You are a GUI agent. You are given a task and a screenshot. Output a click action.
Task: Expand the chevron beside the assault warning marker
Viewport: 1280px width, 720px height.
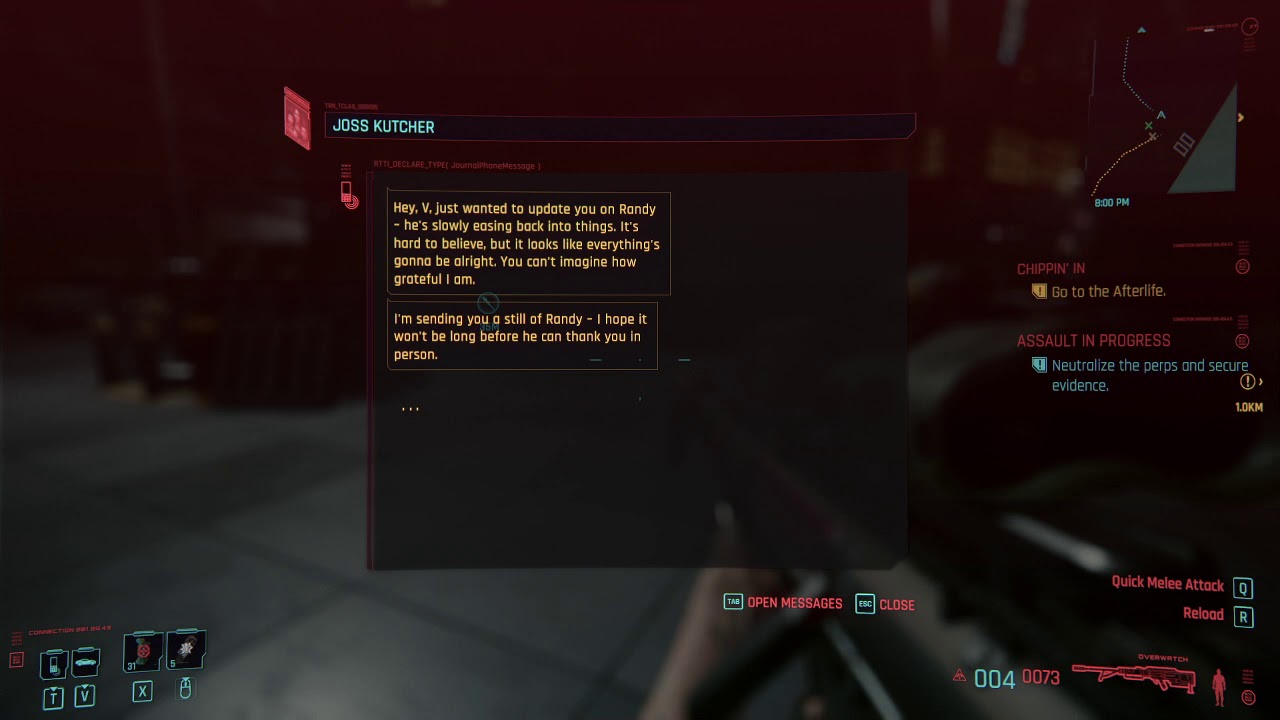click(x=1260, y=379)
